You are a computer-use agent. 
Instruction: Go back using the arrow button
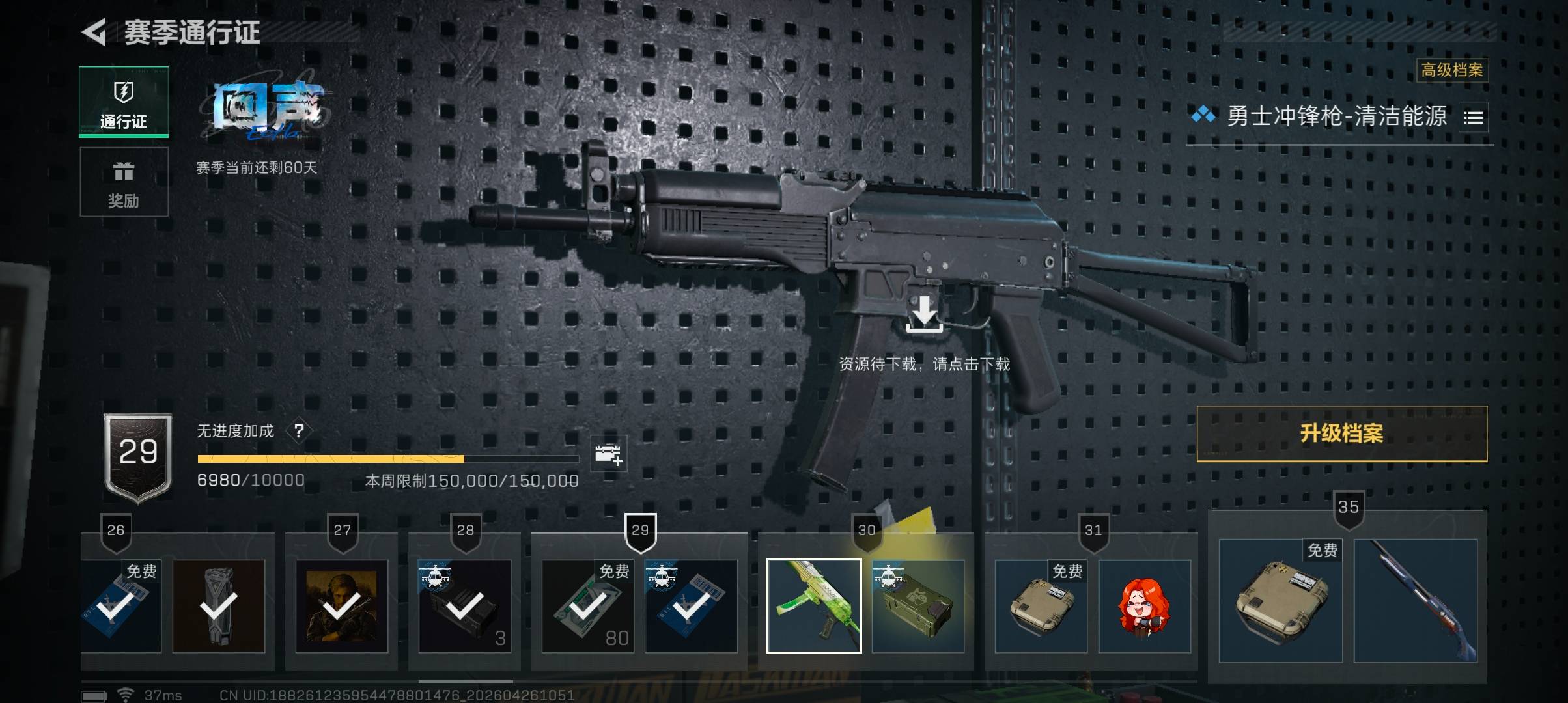pos(94,32)
